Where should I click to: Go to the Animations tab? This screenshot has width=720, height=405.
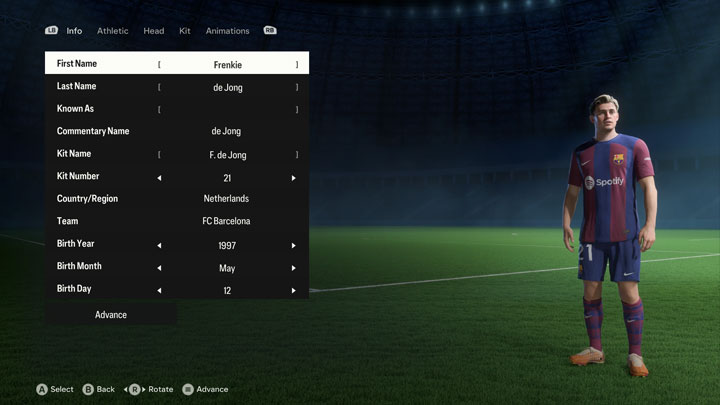pyautogui.click(x=228, y=31)
